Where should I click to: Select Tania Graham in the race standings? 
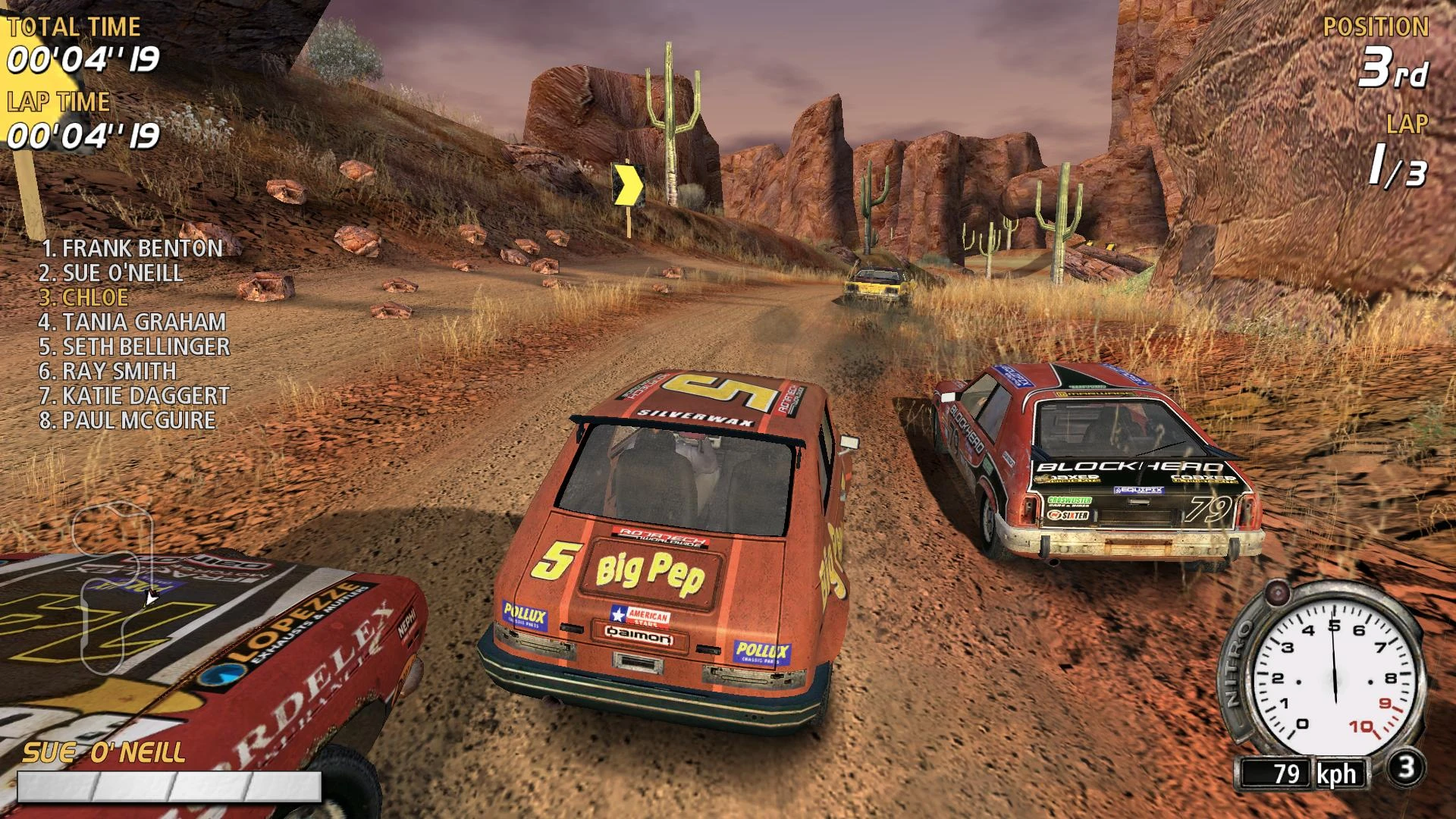click(x=133, y=322)
